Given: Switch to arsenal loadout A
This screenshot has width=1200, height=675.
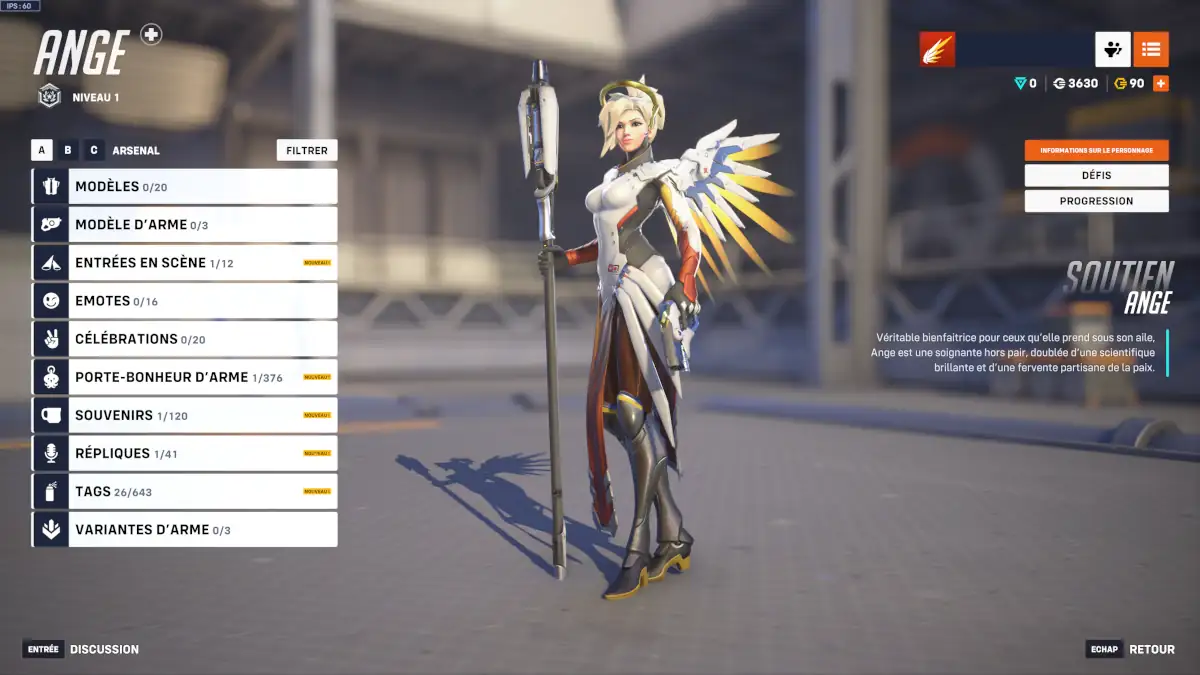Looking at the screenshot, I should (42, 150).
